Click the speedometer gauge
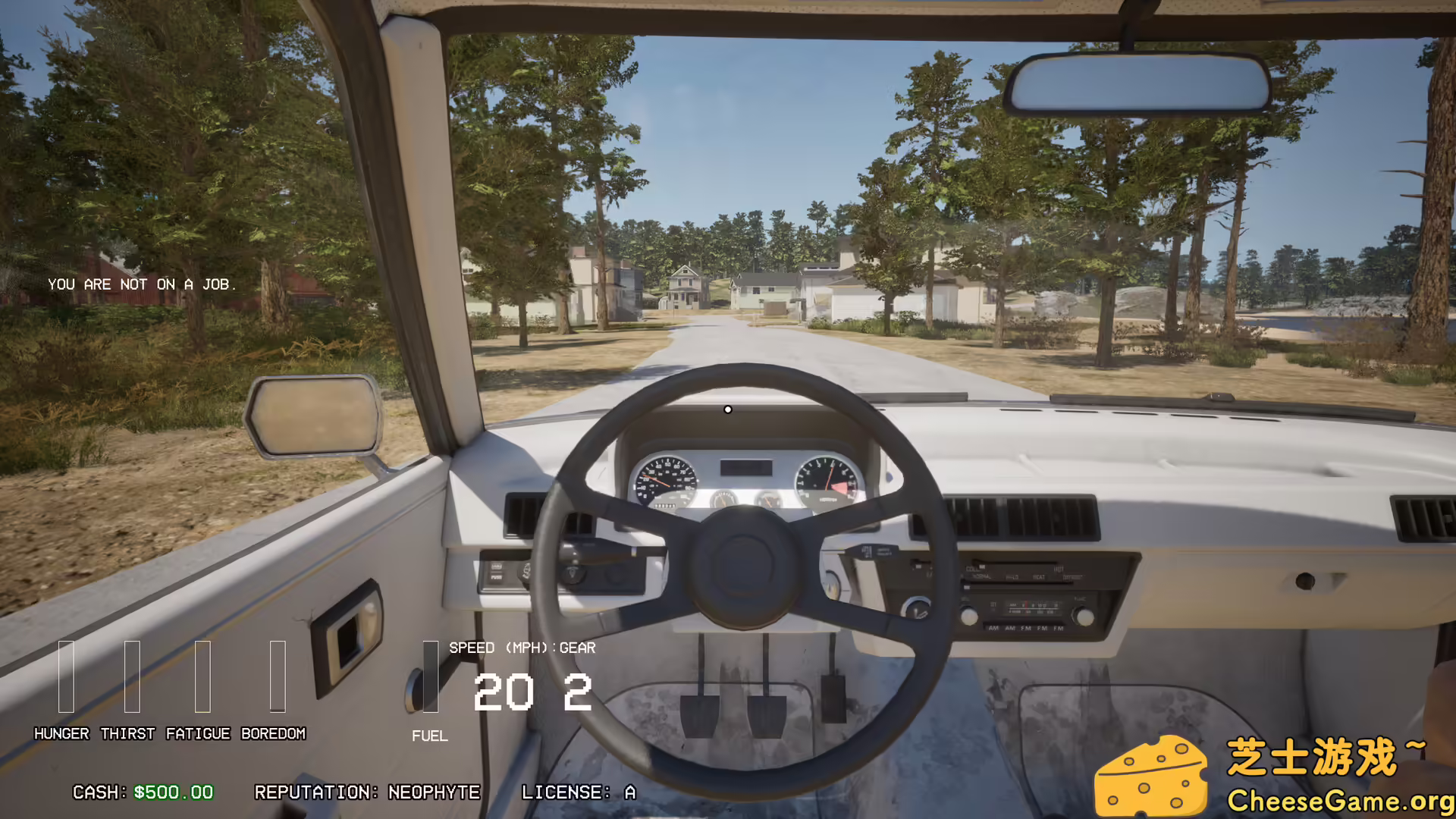 coord(666,479)
